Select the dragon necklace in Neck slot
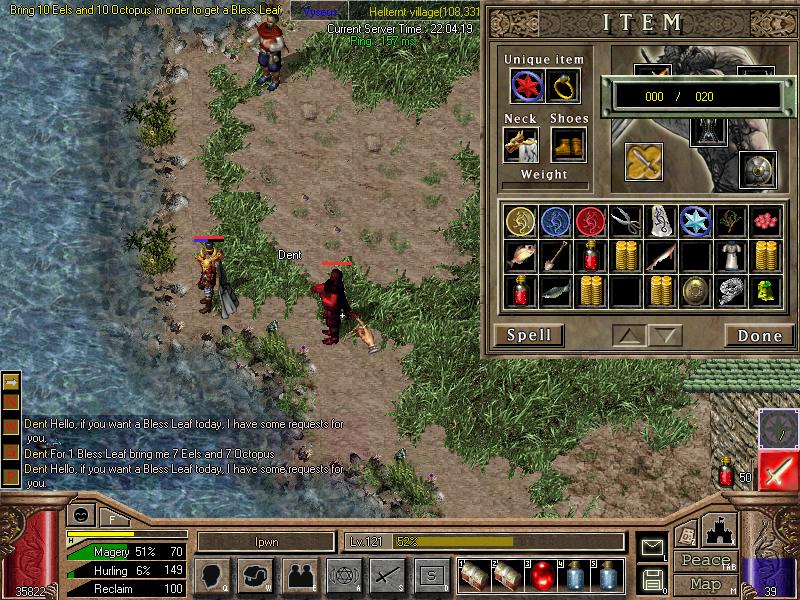This screenshot has height=600, width=800. point(522,145)
